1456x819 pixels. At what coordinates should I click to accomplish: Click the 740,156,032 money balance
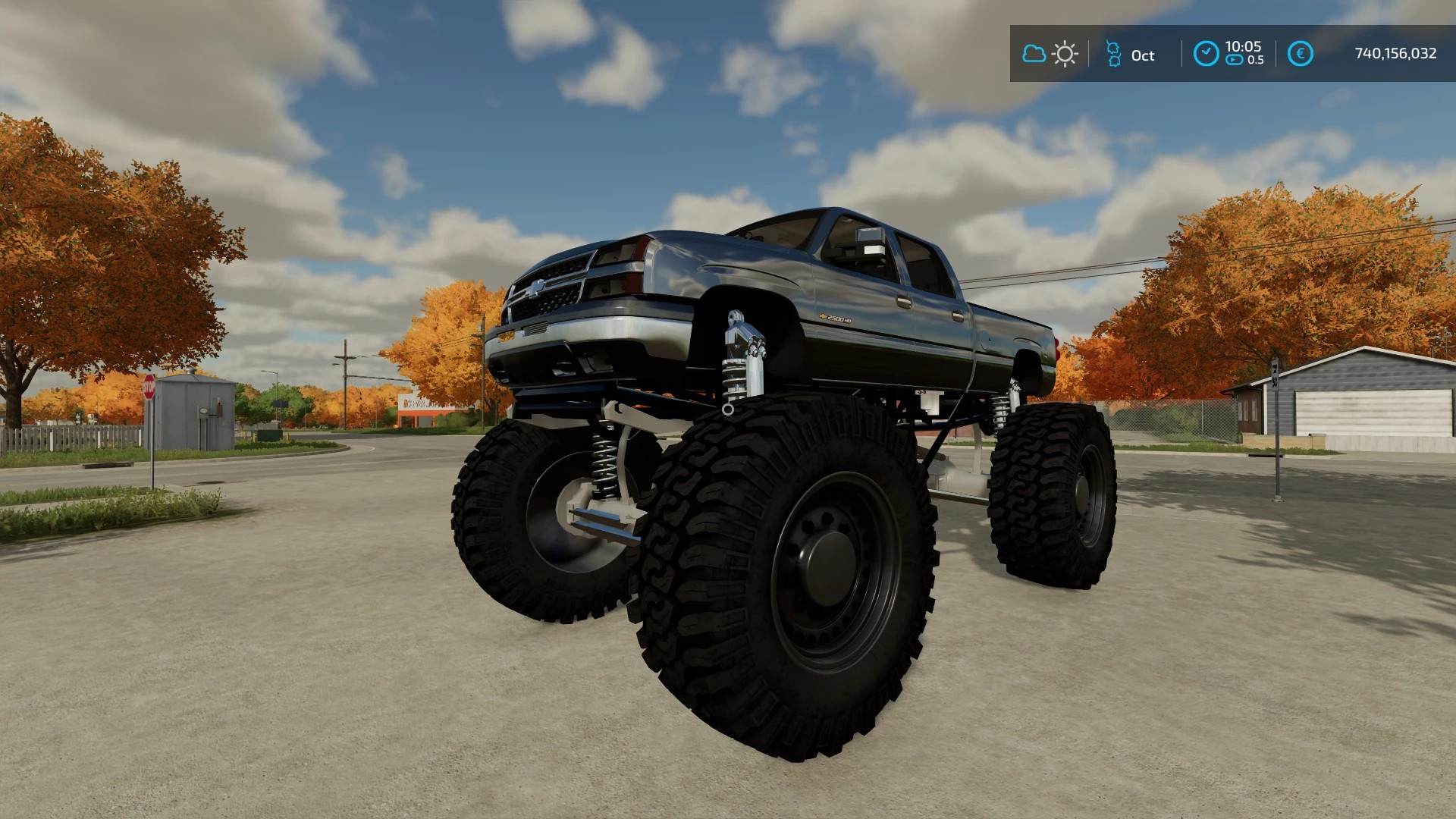point(1394,55)
